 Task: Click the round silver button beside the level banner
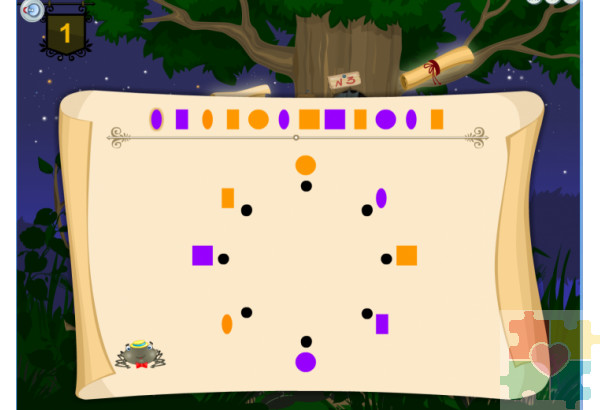[x=33, y=11]
